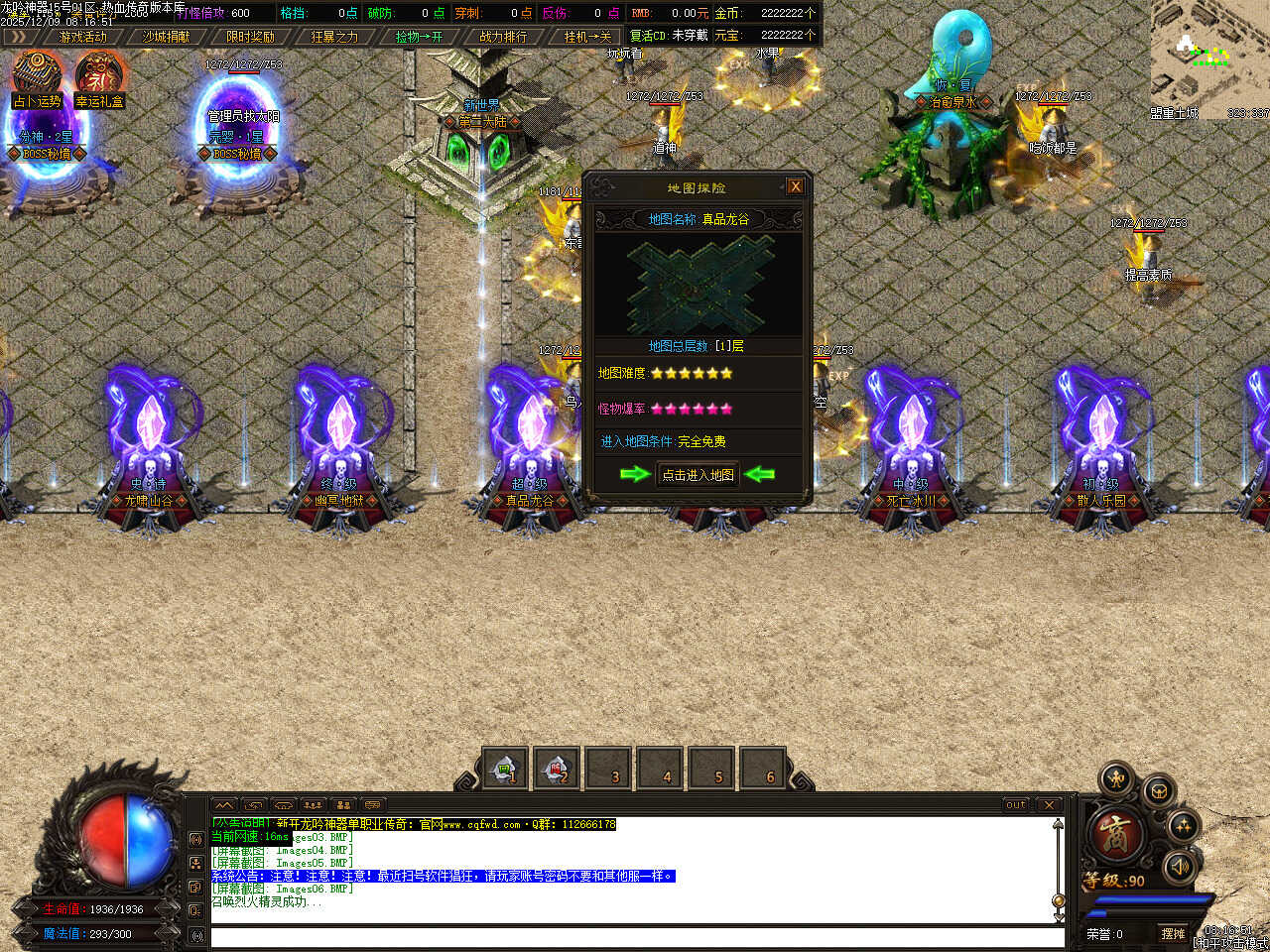Click the chat panel's out button
Viewport: 1270px width, 952px height.
1016,805
